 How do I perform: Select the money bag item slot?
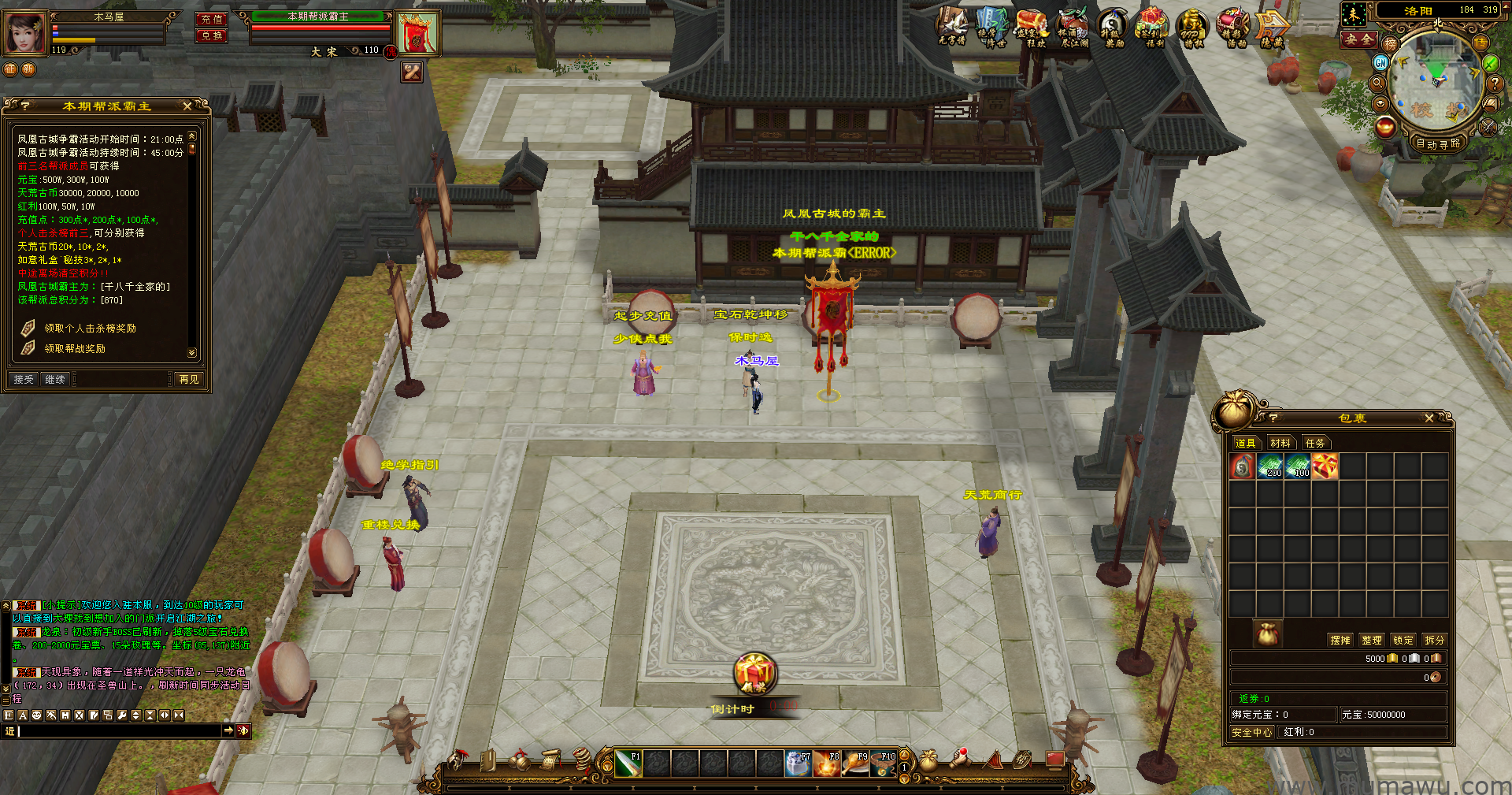pyautogui.click(x=1243, y=466)
